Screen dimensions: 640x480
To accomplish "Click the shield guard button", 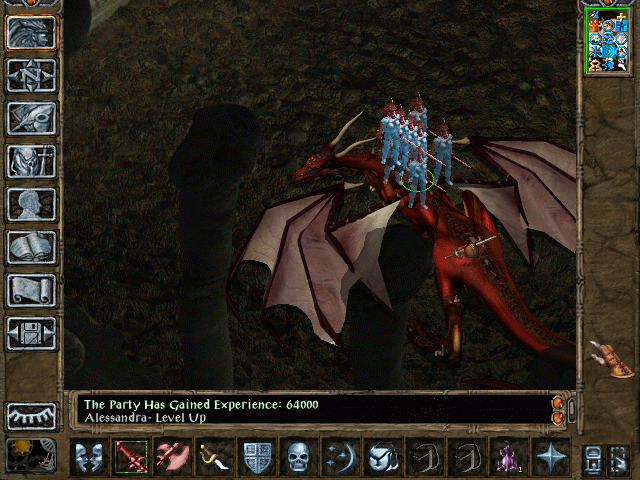I will pos(258,458).
